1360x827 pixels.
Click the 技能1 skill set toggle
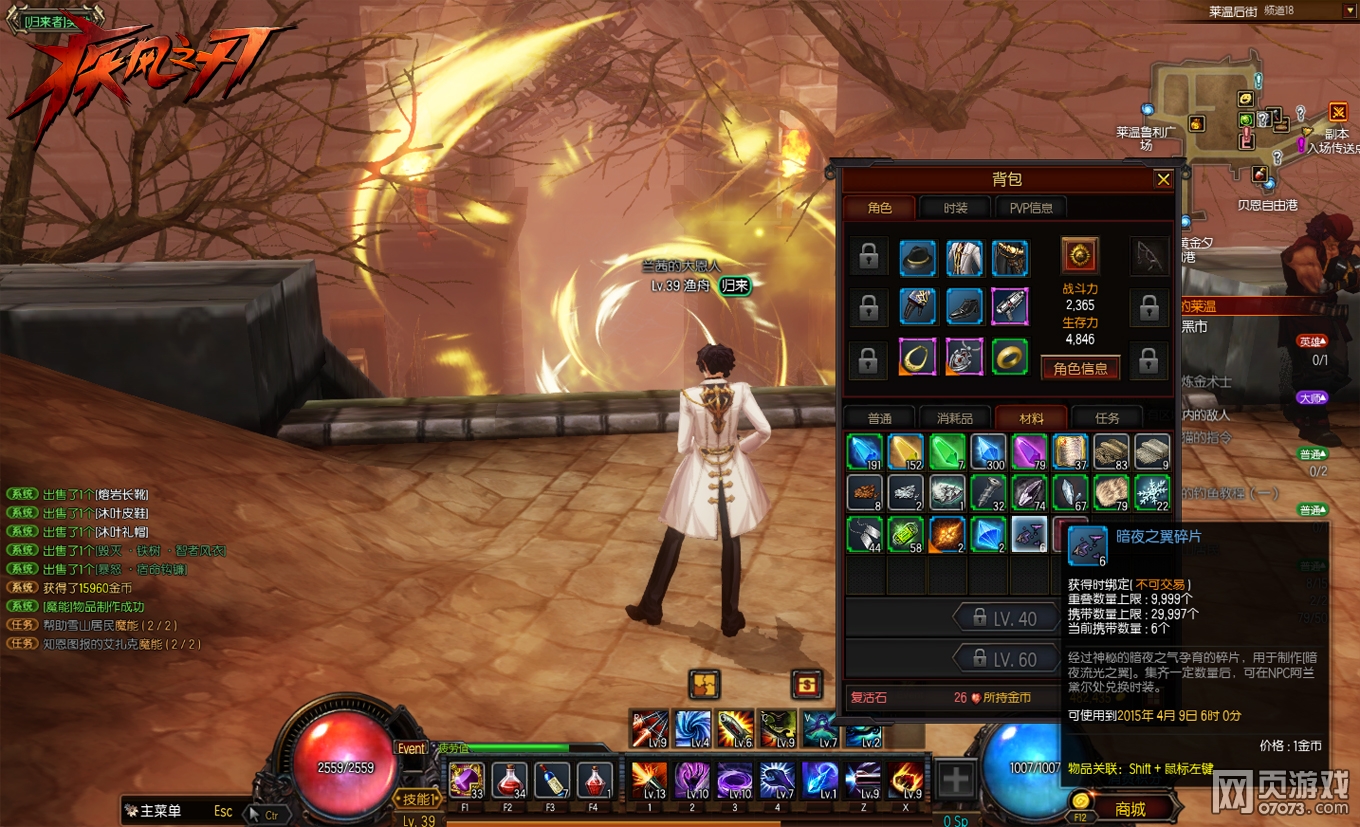[x=417, y=799]
